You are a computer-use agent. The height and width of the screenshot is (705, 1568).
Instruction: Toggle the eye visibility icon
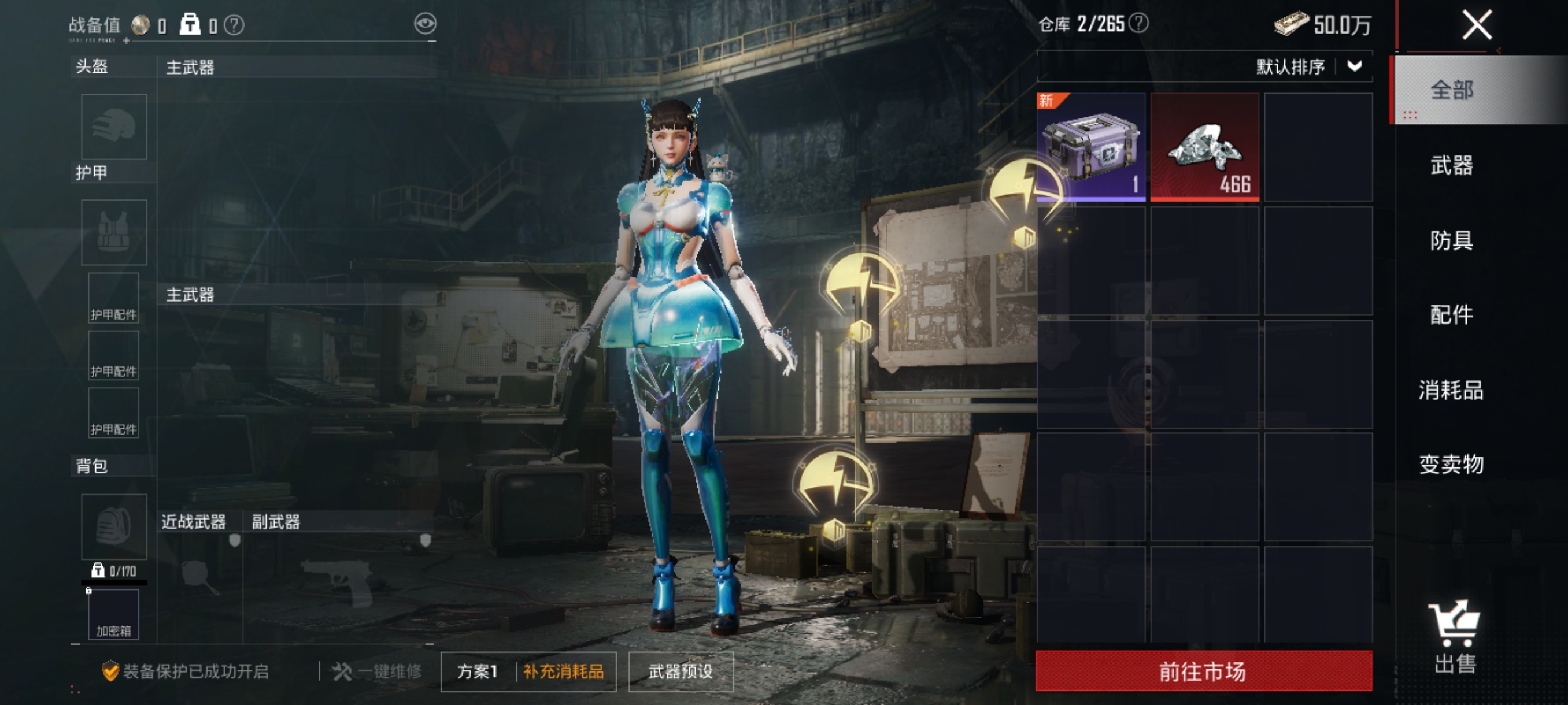(x=425, y=24)
